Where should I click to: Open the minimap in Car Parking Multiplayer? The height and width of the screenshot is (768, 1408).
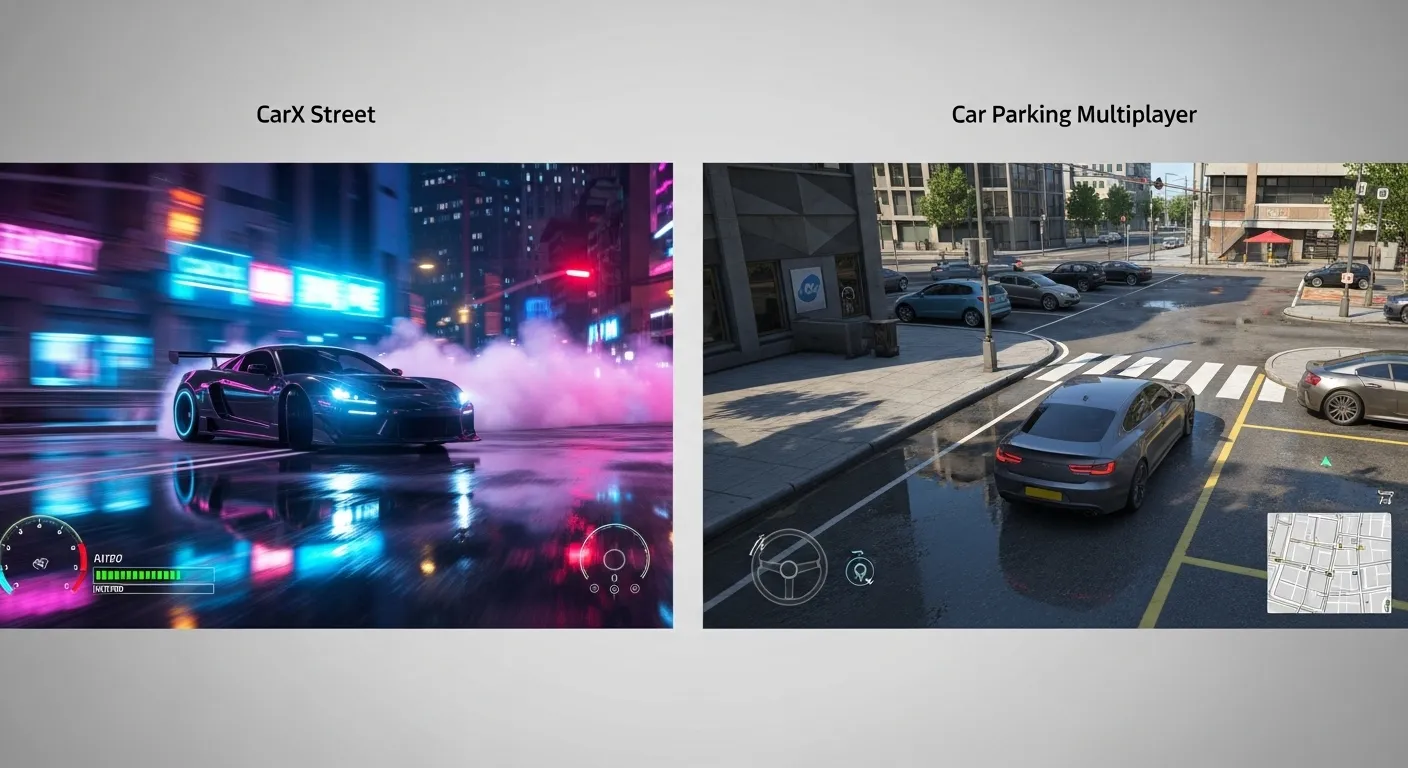[x=1330, y=565]
